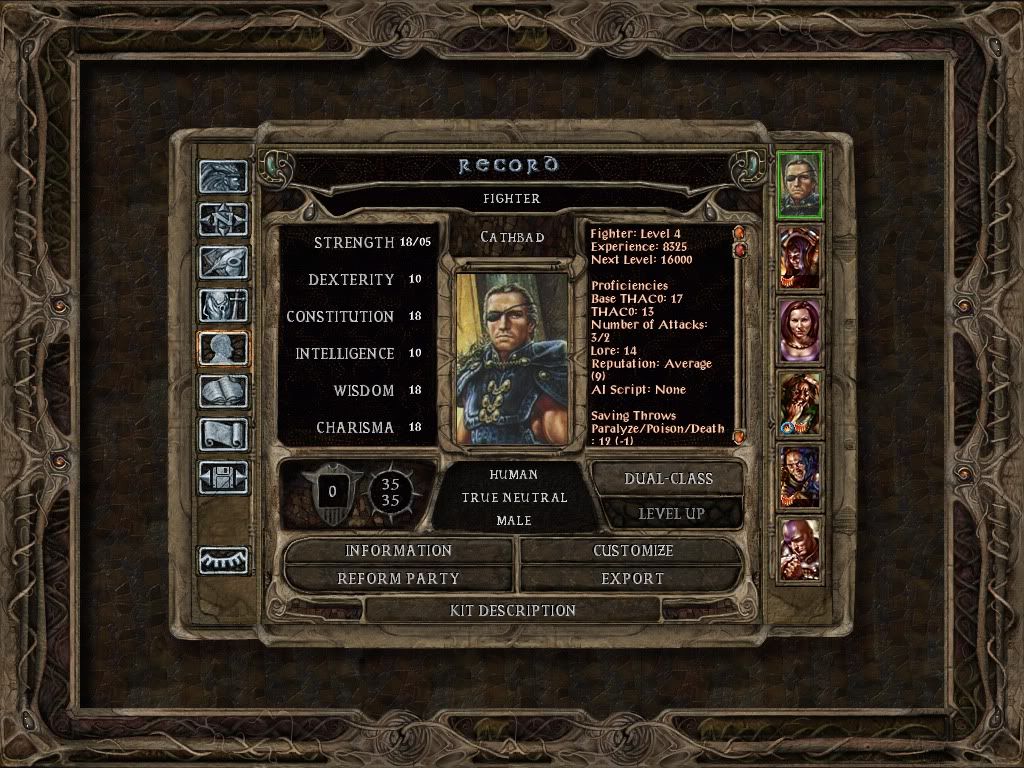The width and height of the screenshot is (1024, 768).
Task: Open the inventory via the armored figure icon
Action: point(223,305)
